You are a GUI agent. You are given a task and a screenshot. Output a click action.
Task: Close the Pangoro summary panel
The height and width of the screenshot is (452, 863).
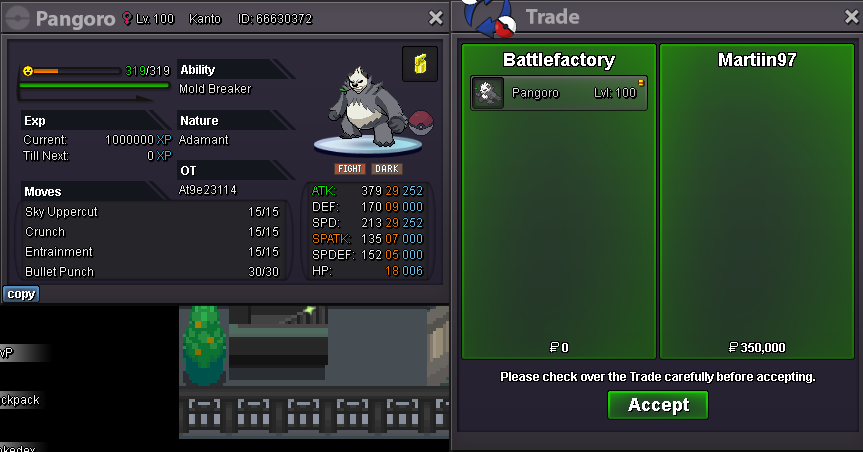pos(435,18)
